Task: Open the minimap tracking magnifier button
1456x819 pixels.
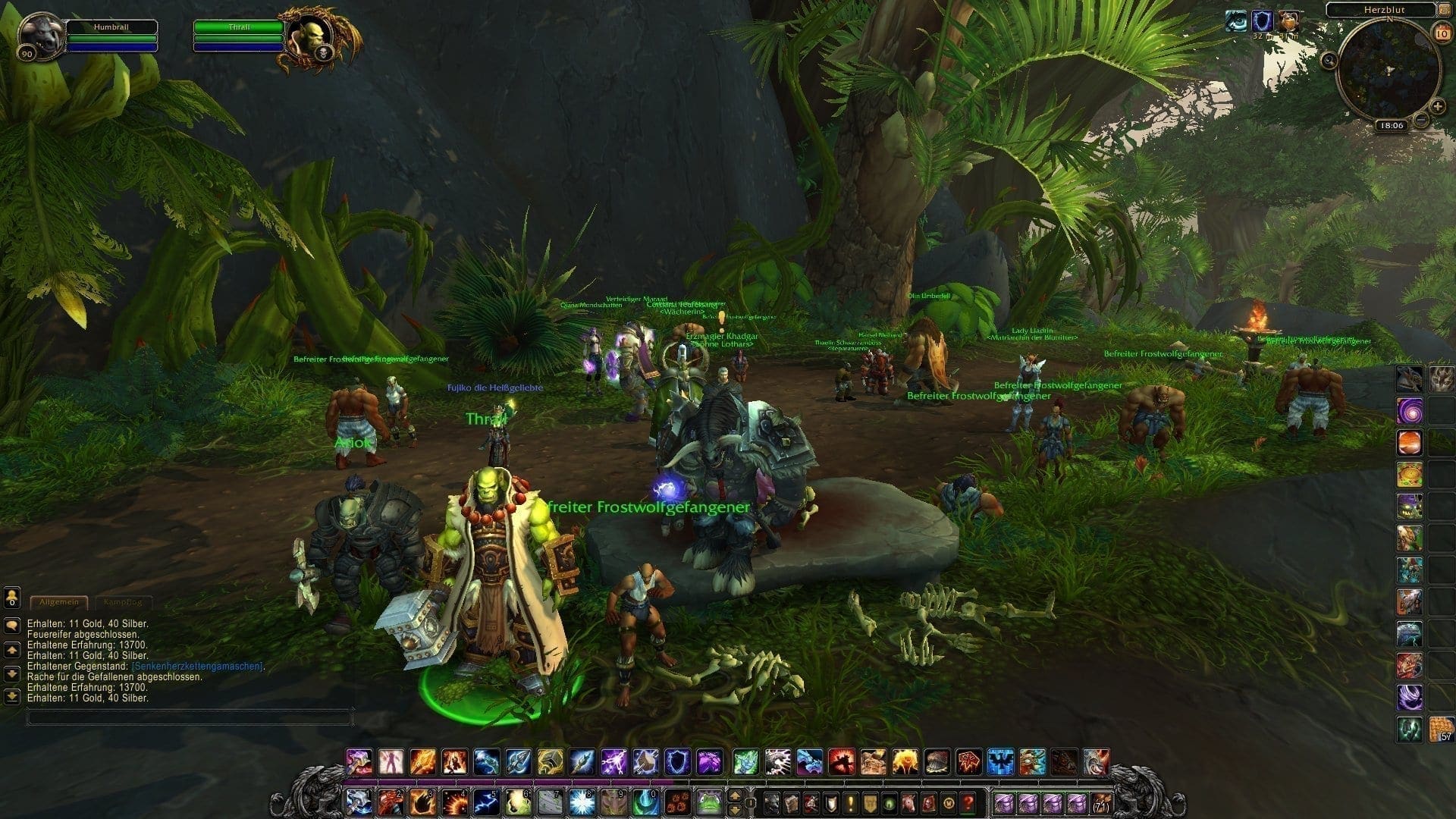Action: [x=1329, y=61]
